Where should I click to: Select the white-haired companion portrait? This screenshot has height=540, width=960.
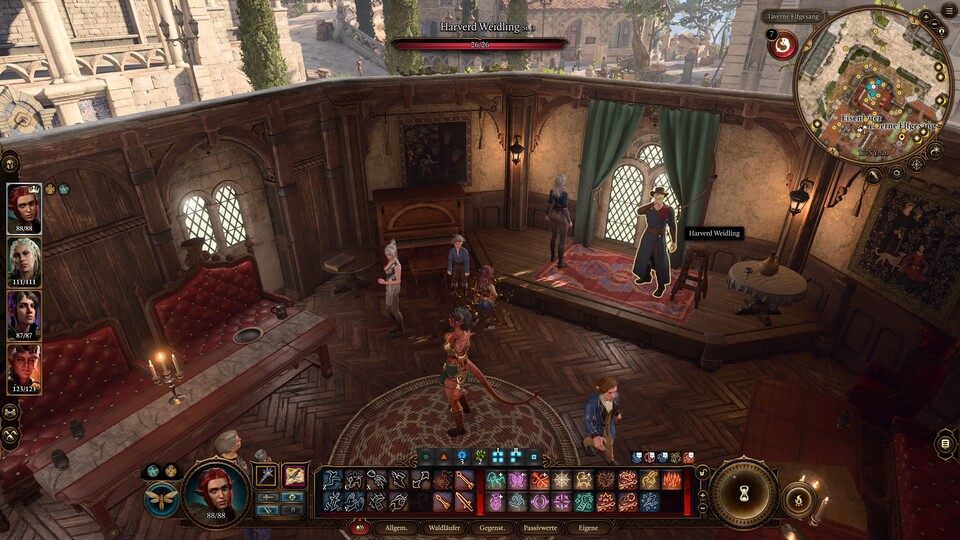[x=24, y=261]
